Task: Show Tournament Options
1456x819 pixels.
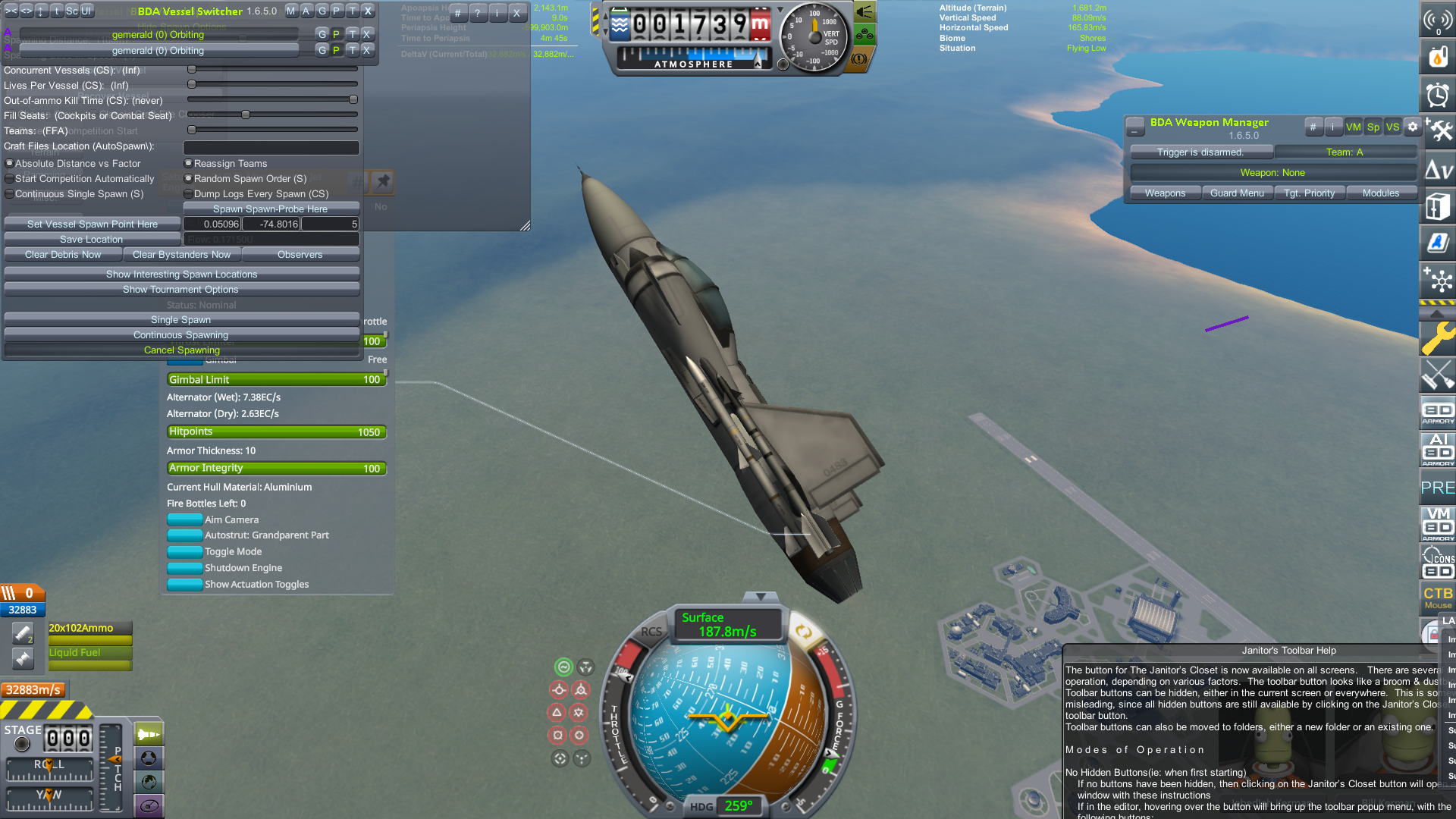Action: click(181, 290)
